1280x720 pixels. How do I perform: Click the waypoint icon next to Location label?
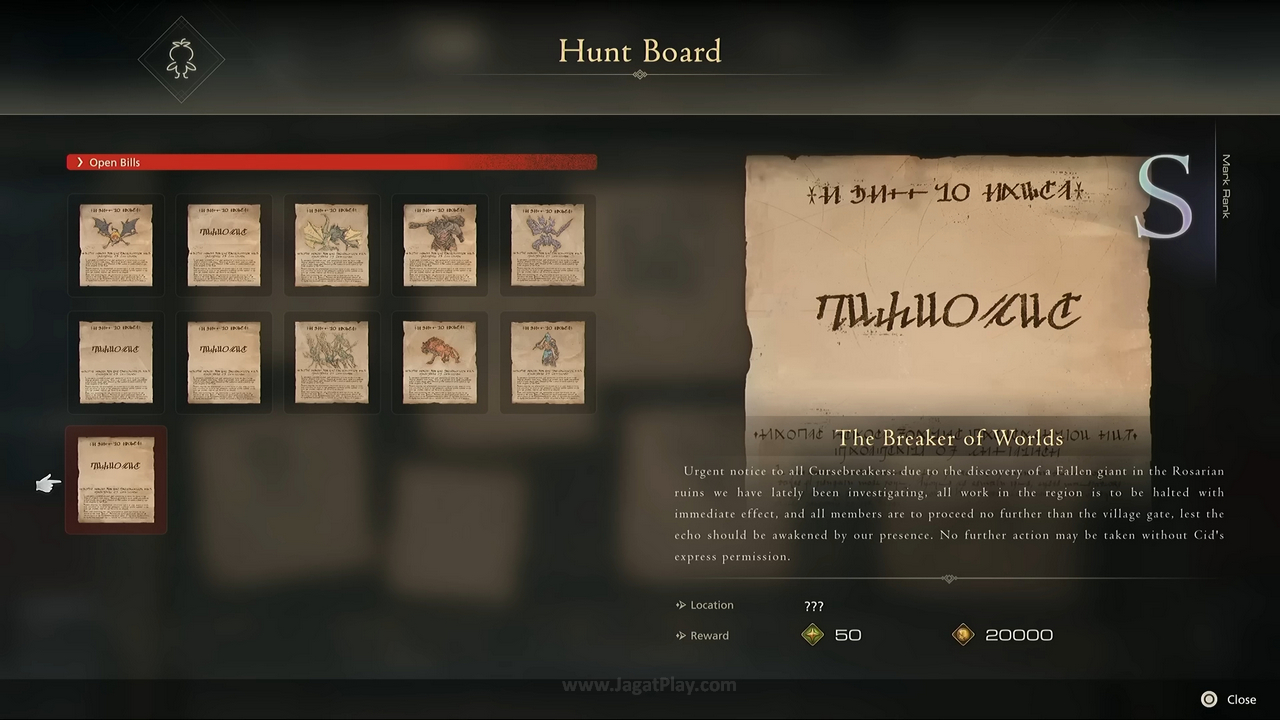(x=680, y=604)
